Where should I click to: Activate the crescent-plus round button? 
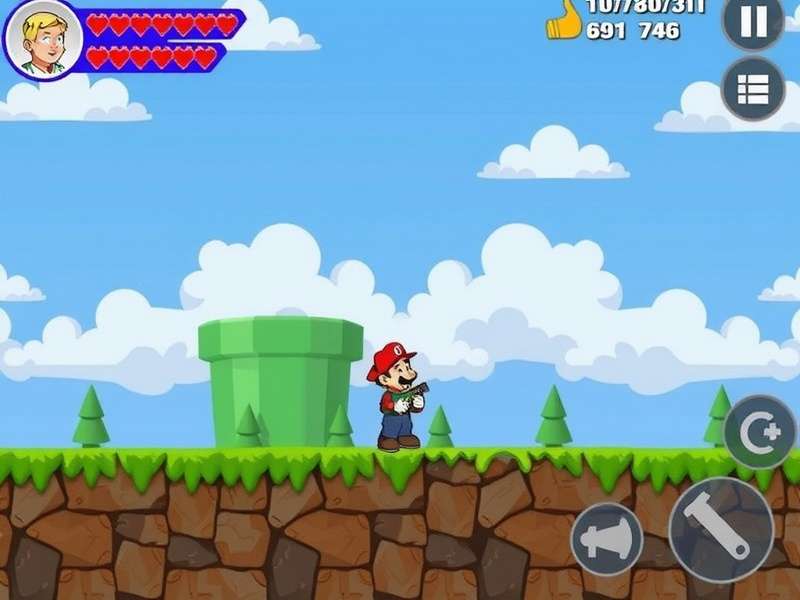coord(759,432)
